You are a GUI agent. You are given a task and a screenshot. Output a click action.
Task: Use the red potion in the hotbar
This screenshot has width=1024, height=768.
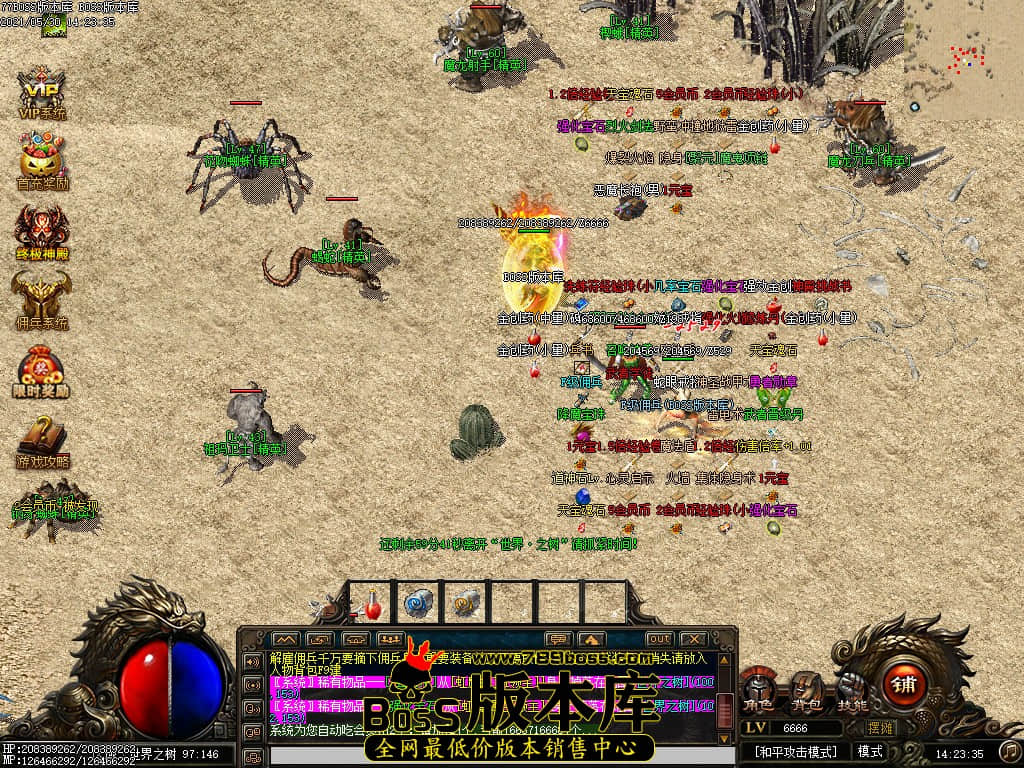point(371,604)
